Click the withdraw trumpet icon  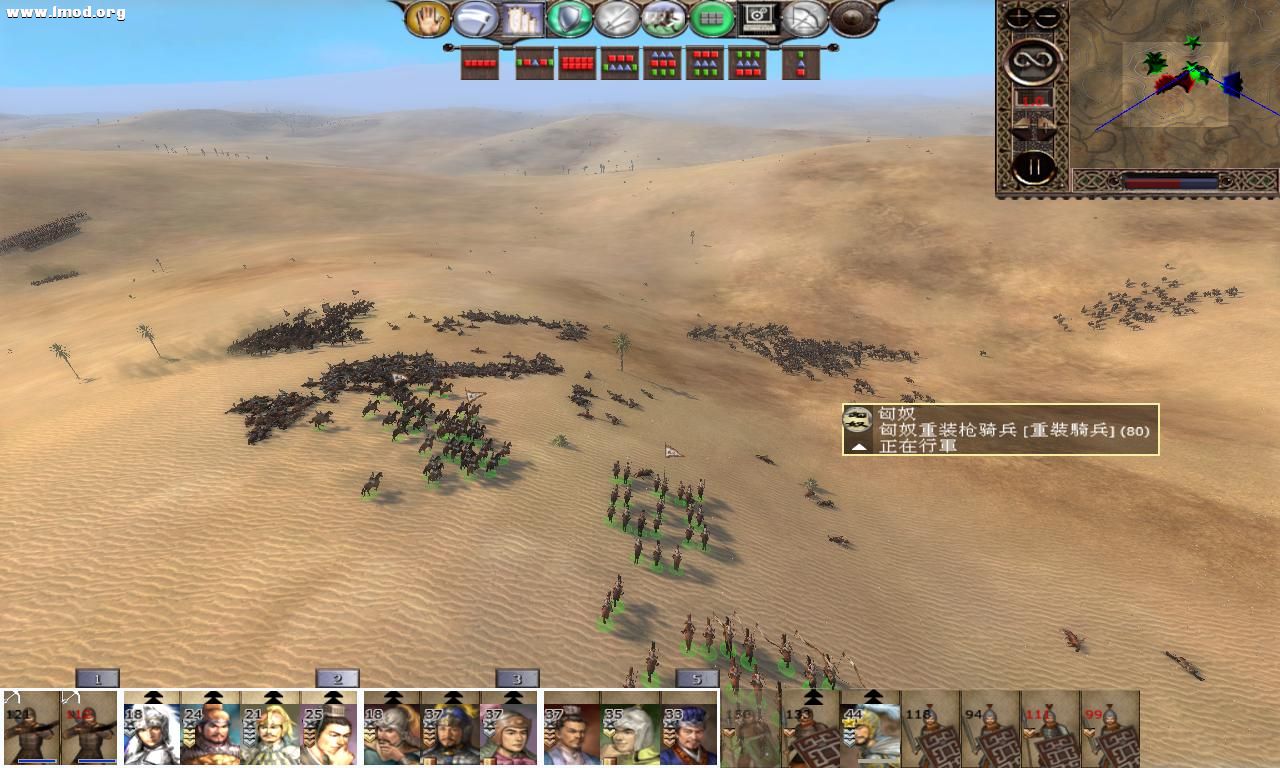click(473, 17)
